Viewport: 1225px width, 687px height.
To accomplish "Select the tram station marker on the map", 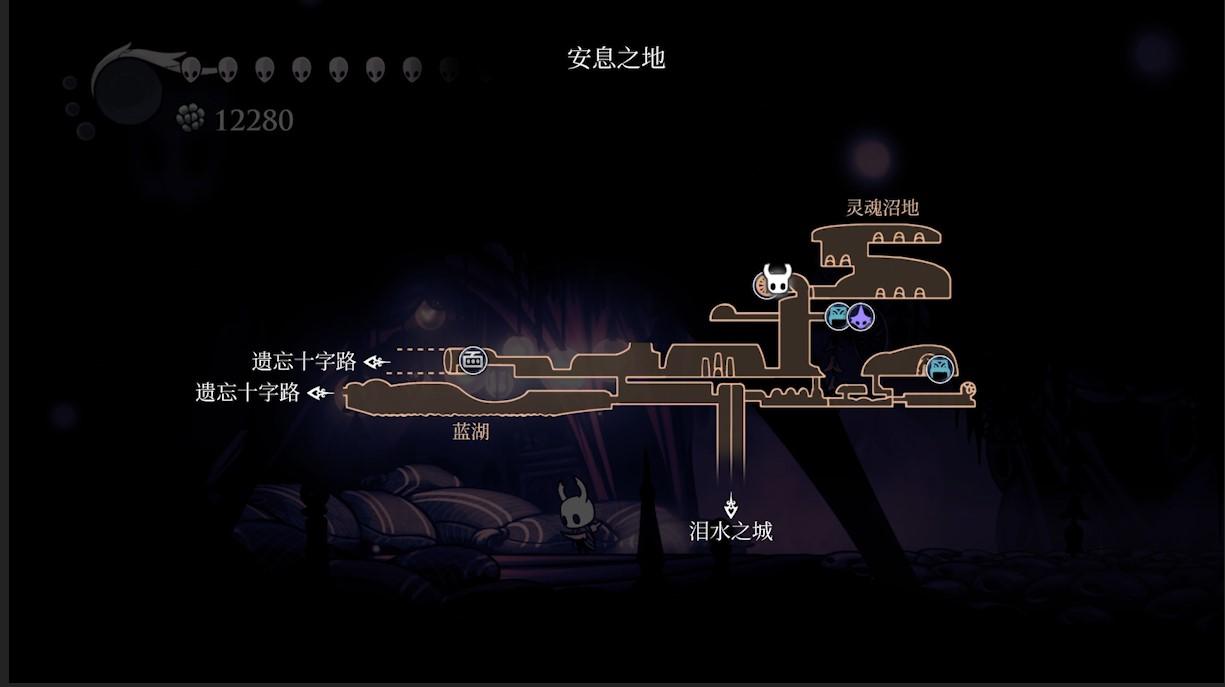I will [473, 359].
